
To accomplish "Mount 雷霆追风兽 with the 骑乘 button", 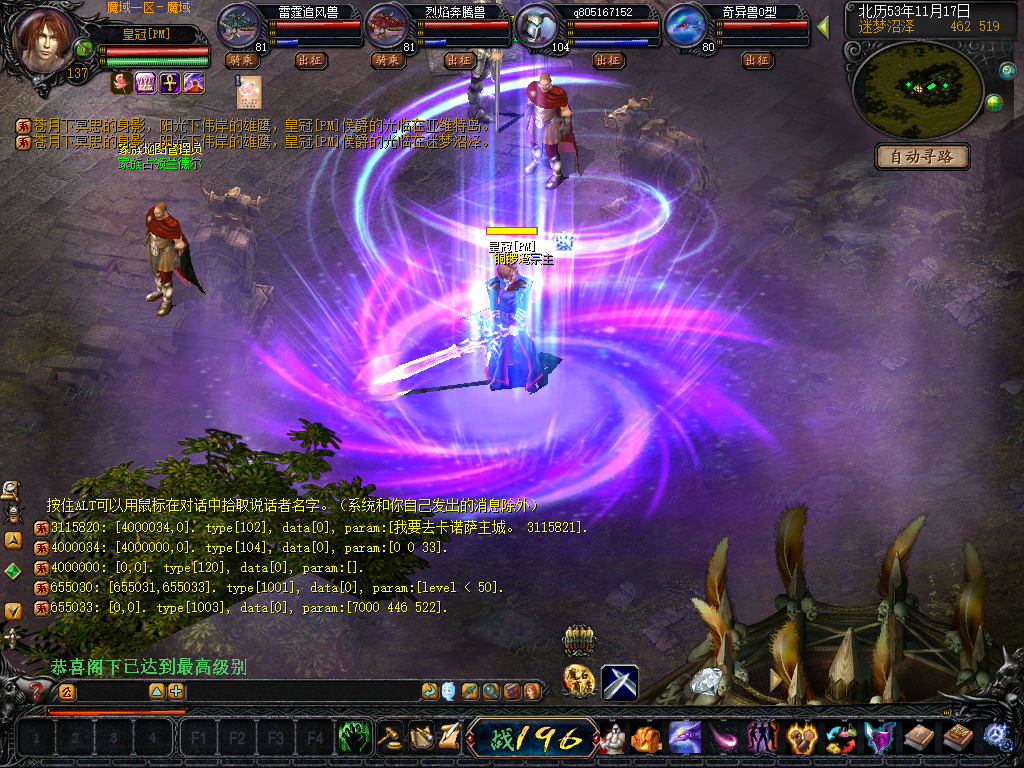I will click(x=242, y=60).
